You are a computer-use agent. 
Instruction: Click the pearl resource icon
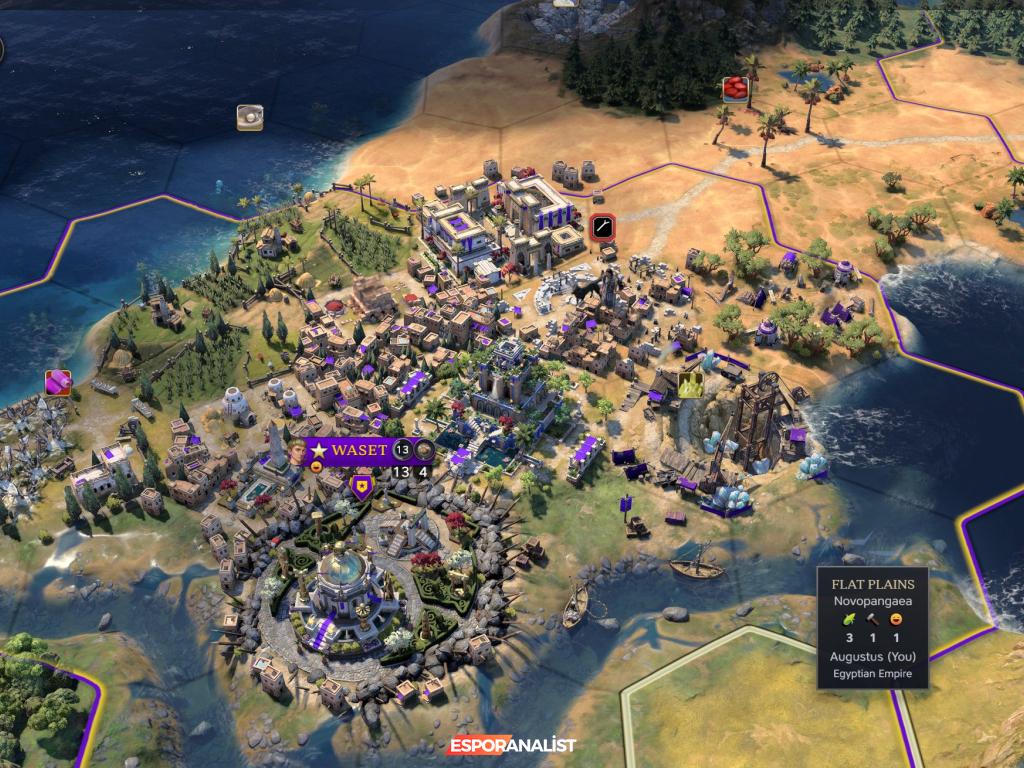[249, 118]
